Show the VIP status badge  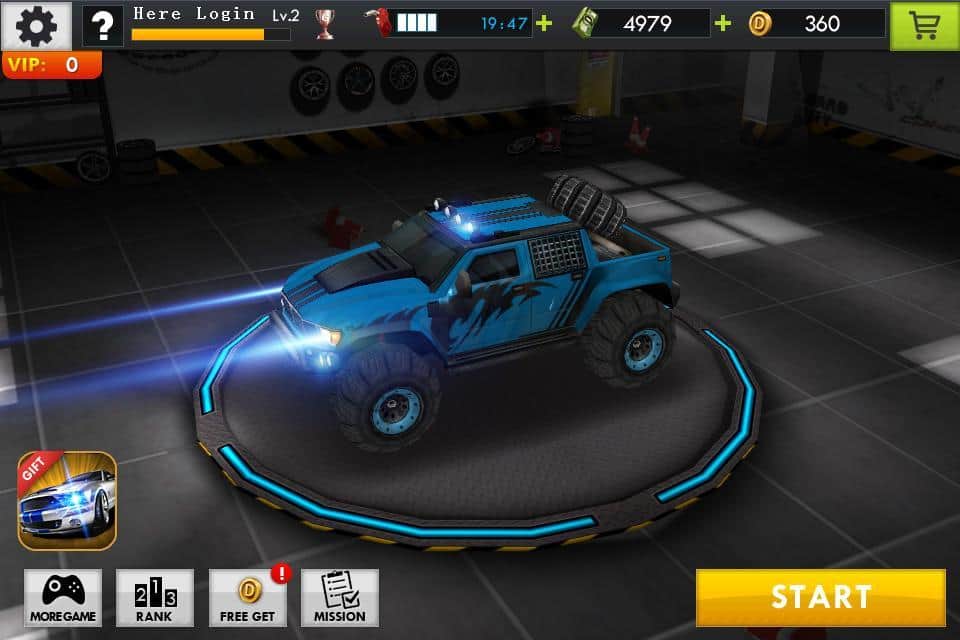click(51, 65)
